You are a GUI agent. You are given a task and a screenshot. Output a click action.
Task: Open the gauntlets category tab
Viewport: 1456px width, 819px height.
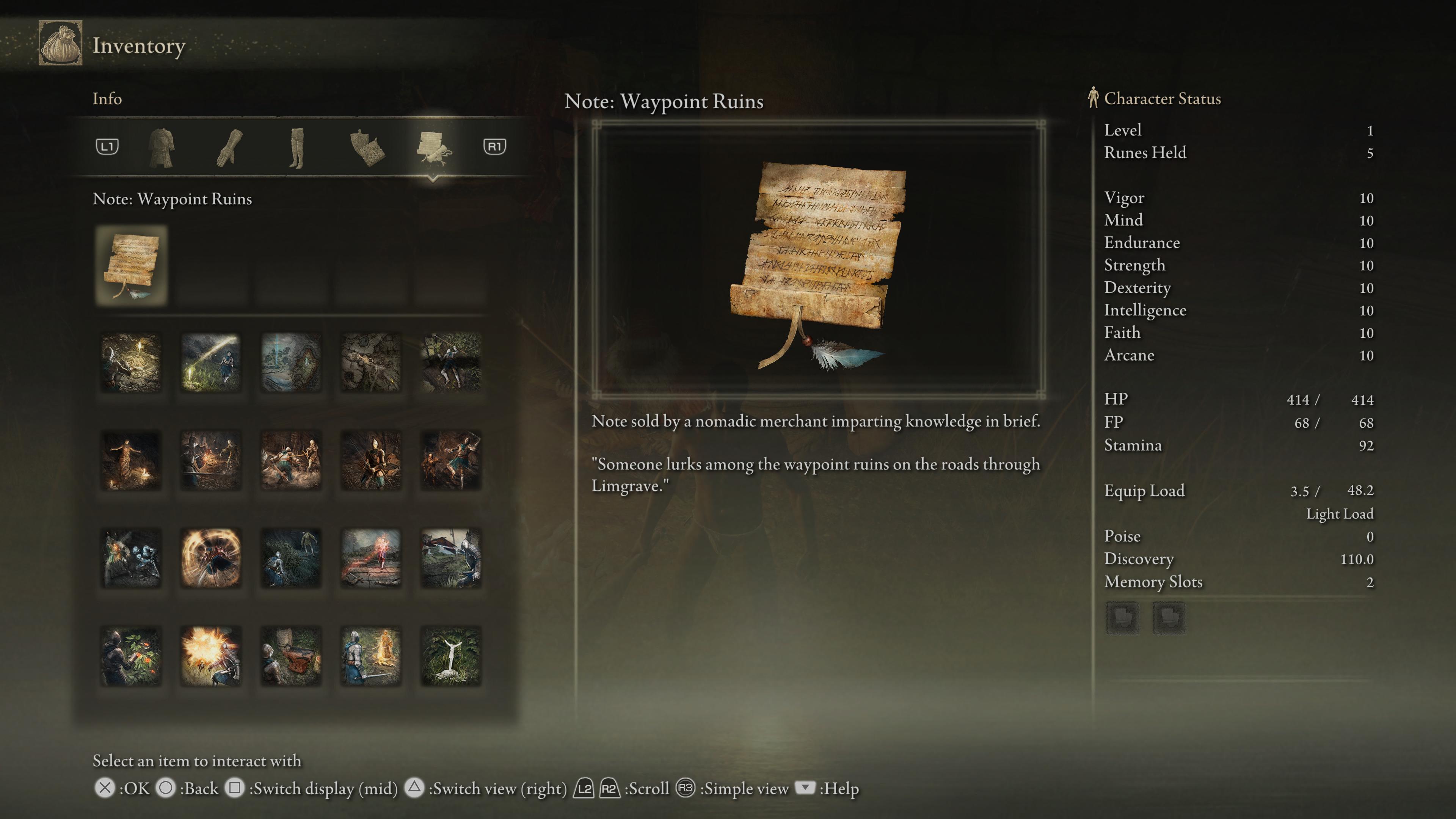229,147
